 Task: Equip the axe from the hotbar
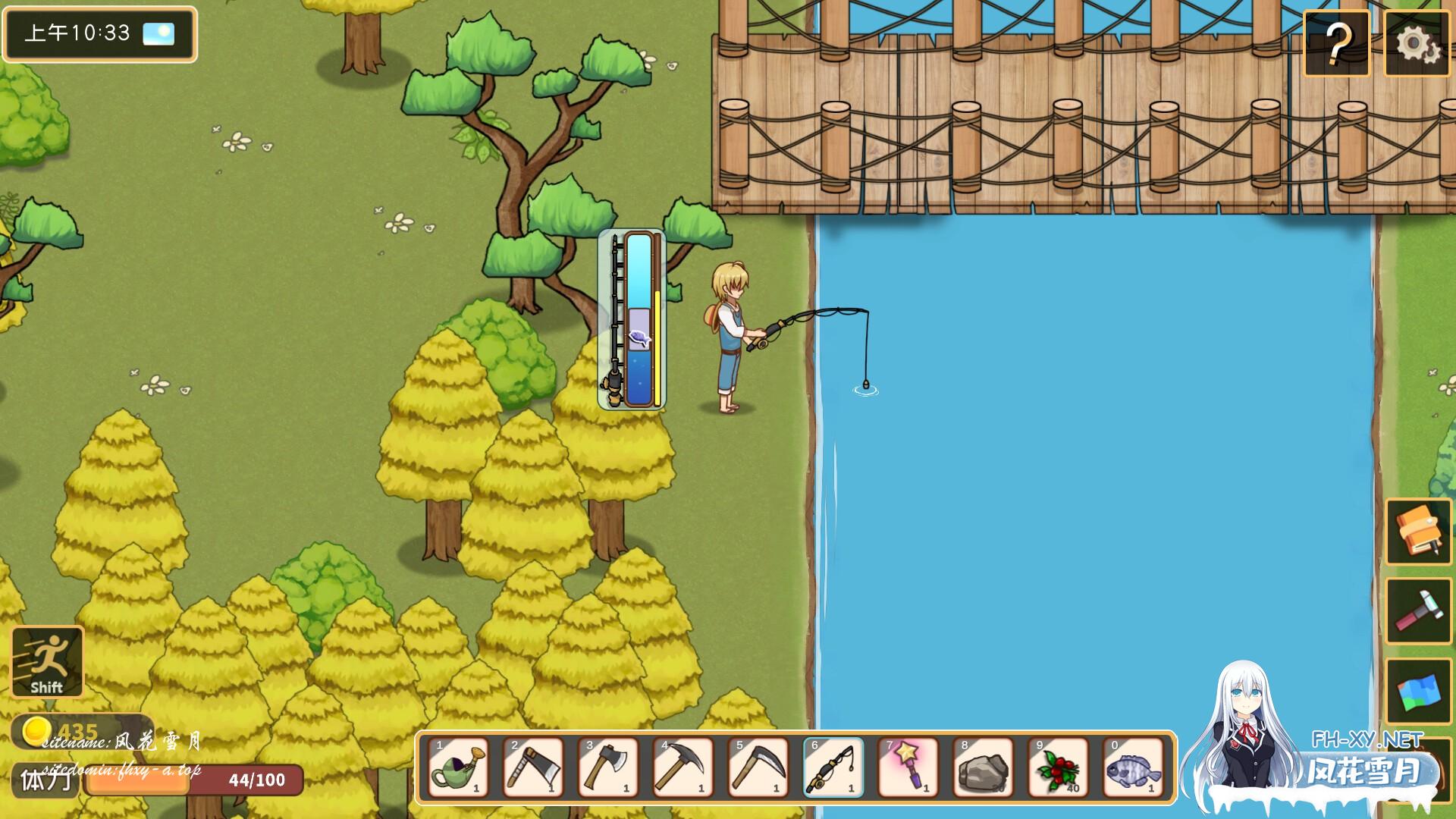[608, 767]
